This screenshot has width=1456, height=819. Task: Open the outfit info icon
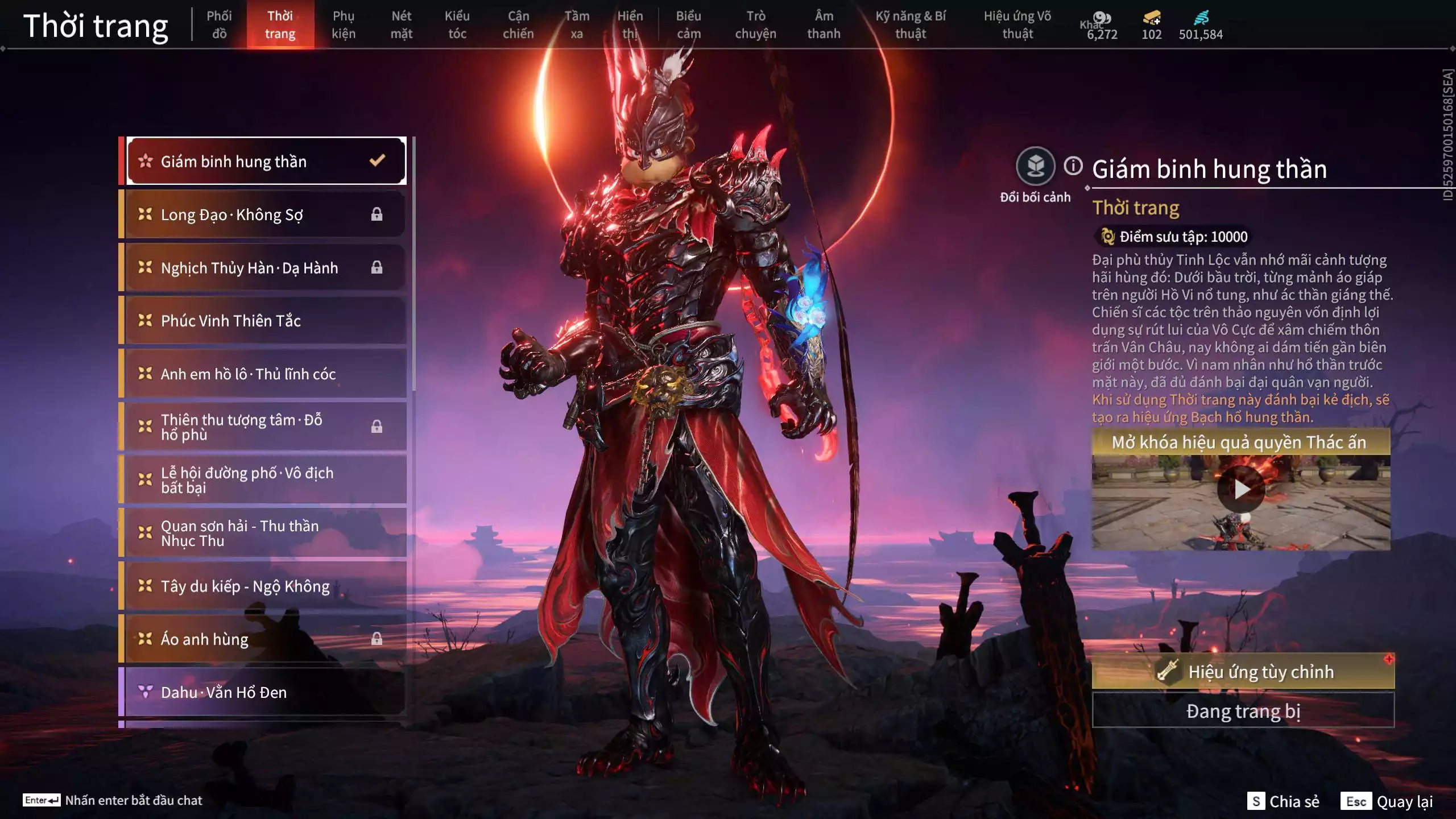click(1073, 166)
